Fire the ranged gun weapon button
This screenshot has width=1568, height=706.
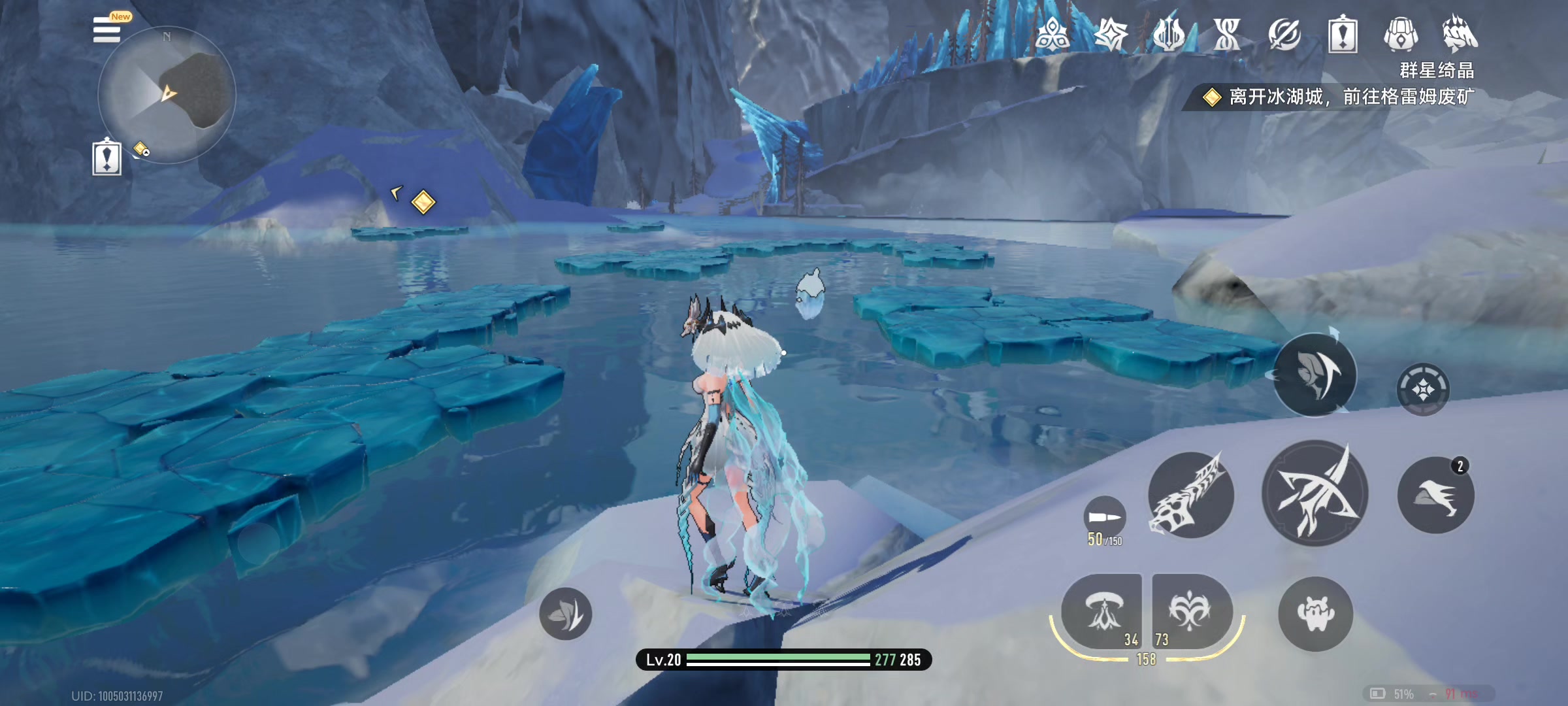point(1190,495)
